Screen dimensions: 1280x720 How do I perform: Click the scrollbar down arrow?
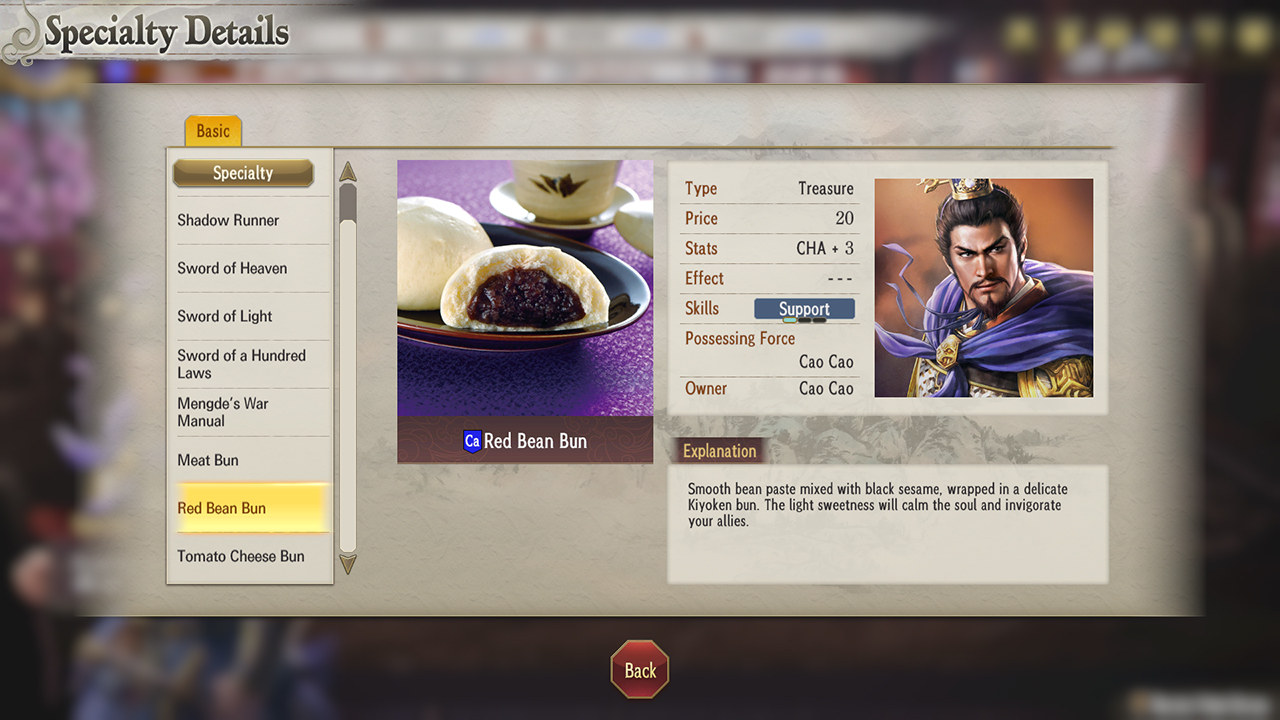[347, 565]
